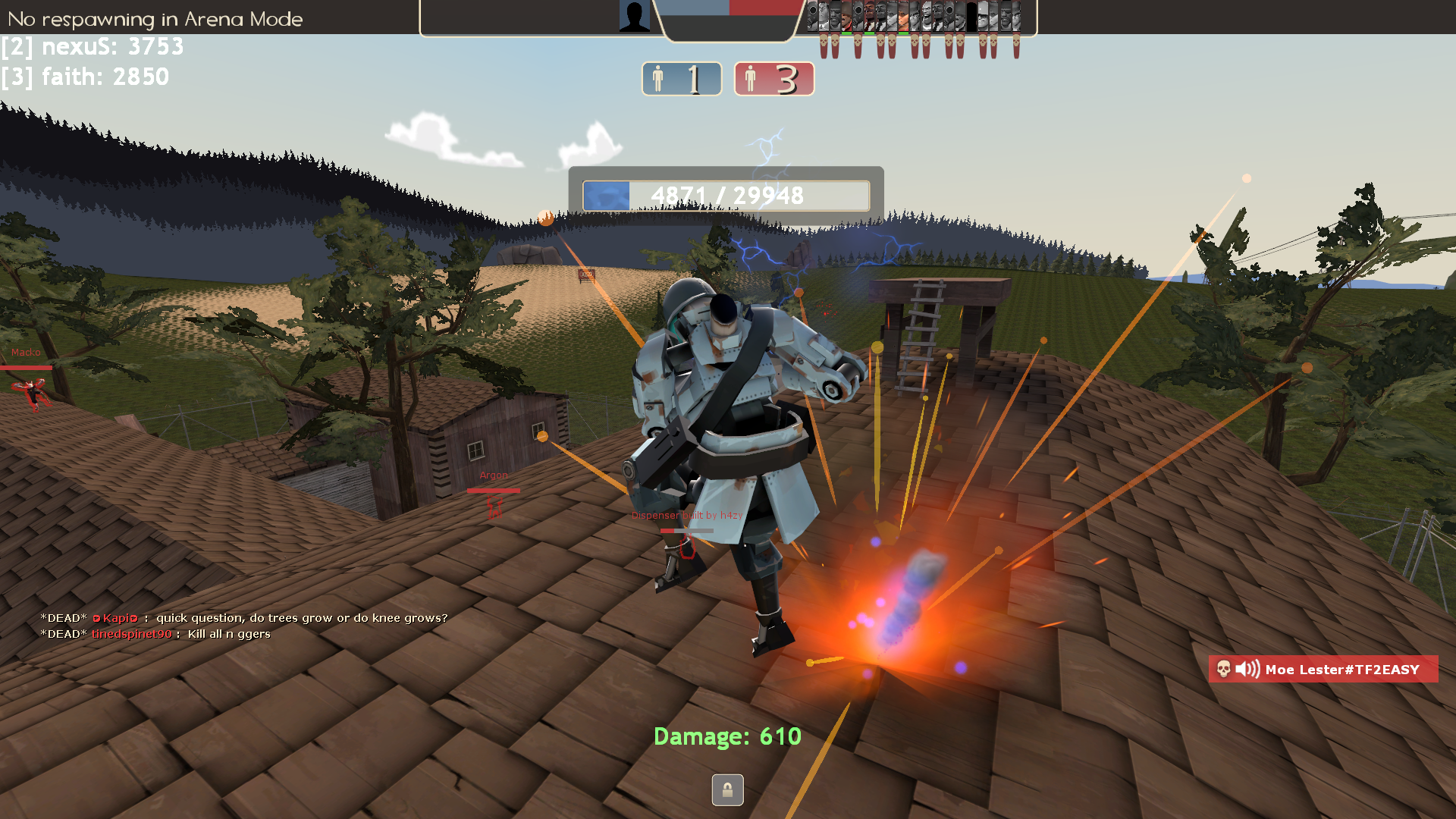
Task: Select Kapi's chat message about trees
Action: [x=302, y=618]
